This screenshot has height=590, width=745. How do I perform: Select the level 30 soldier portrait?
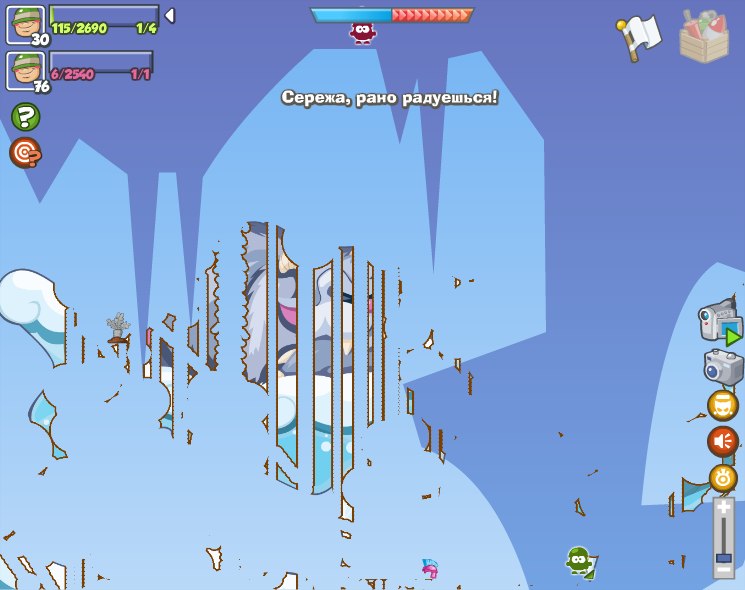click(25, 24)
